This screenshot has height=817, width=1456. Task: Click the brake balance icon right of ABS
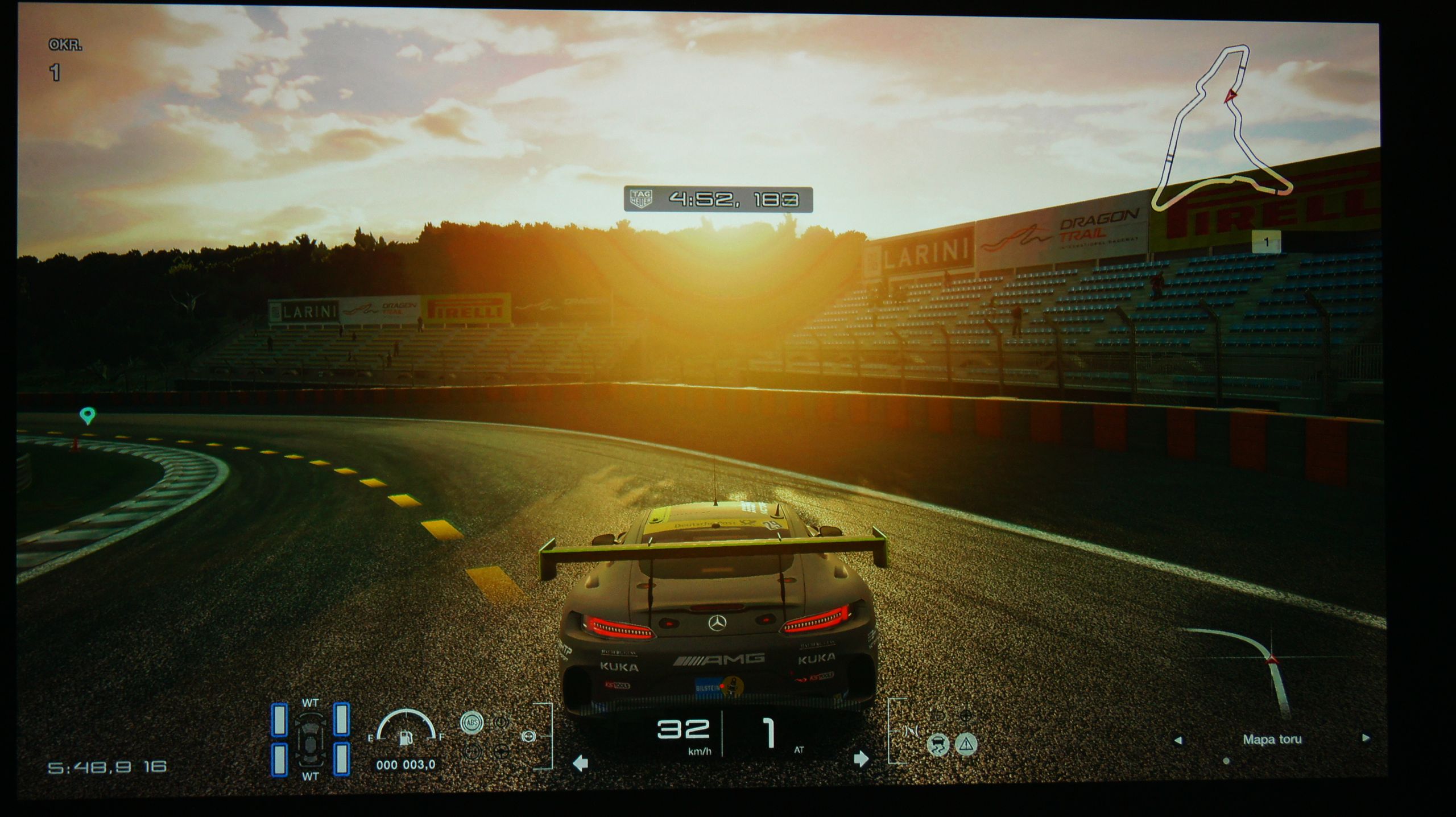[501, 722]
